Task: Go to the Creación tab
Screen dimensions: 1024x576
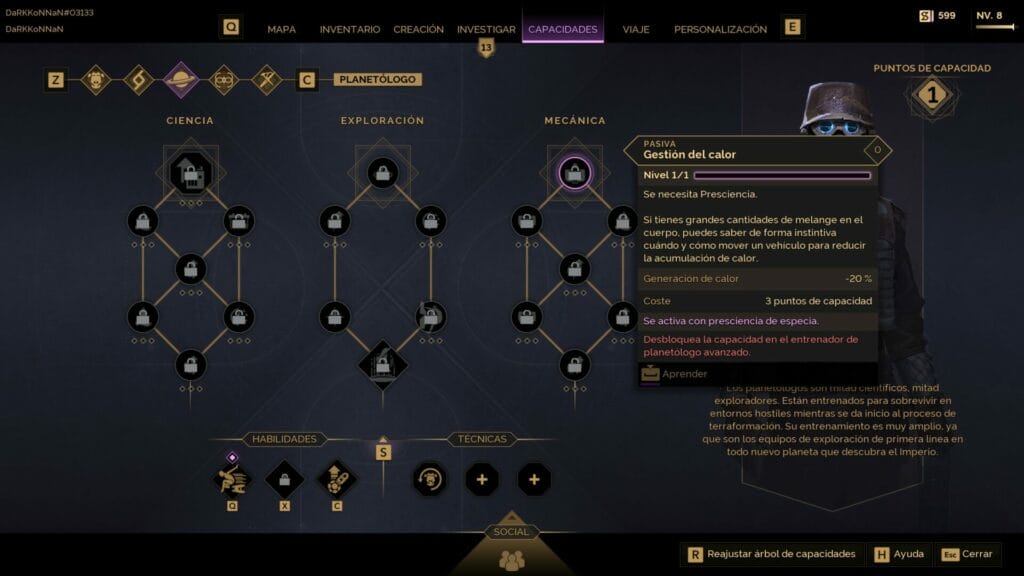Action: [x=418, y=29]
